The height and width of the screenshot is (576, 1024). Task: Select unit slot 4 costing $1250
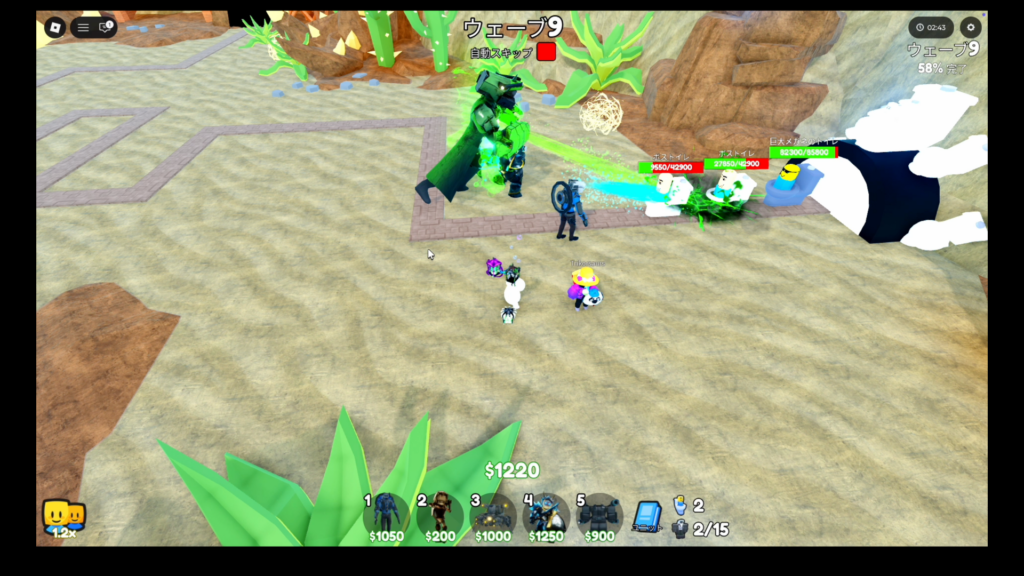pos(546,516)
